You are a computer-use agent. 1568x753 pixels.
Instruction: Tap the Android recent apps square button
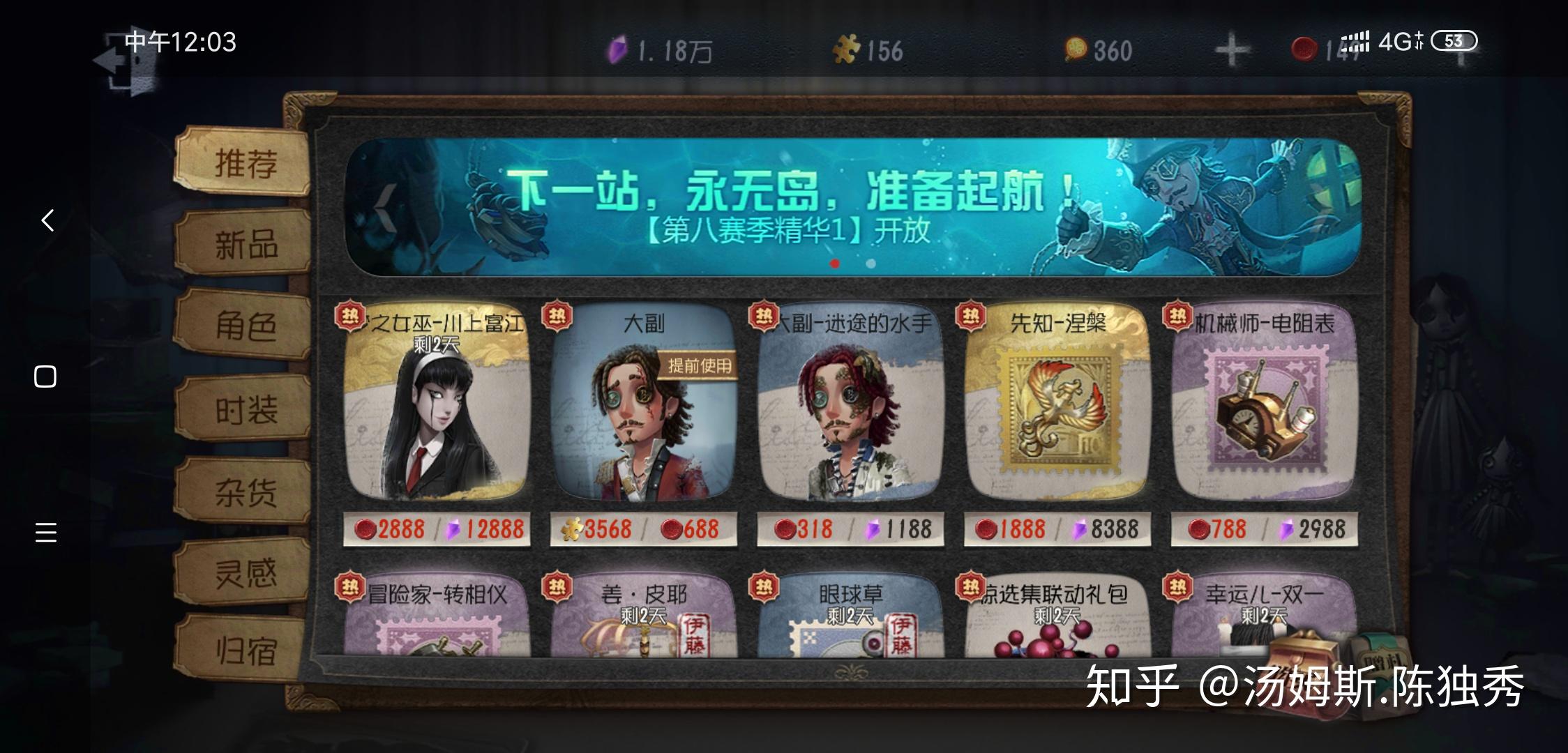click(45, 376)
